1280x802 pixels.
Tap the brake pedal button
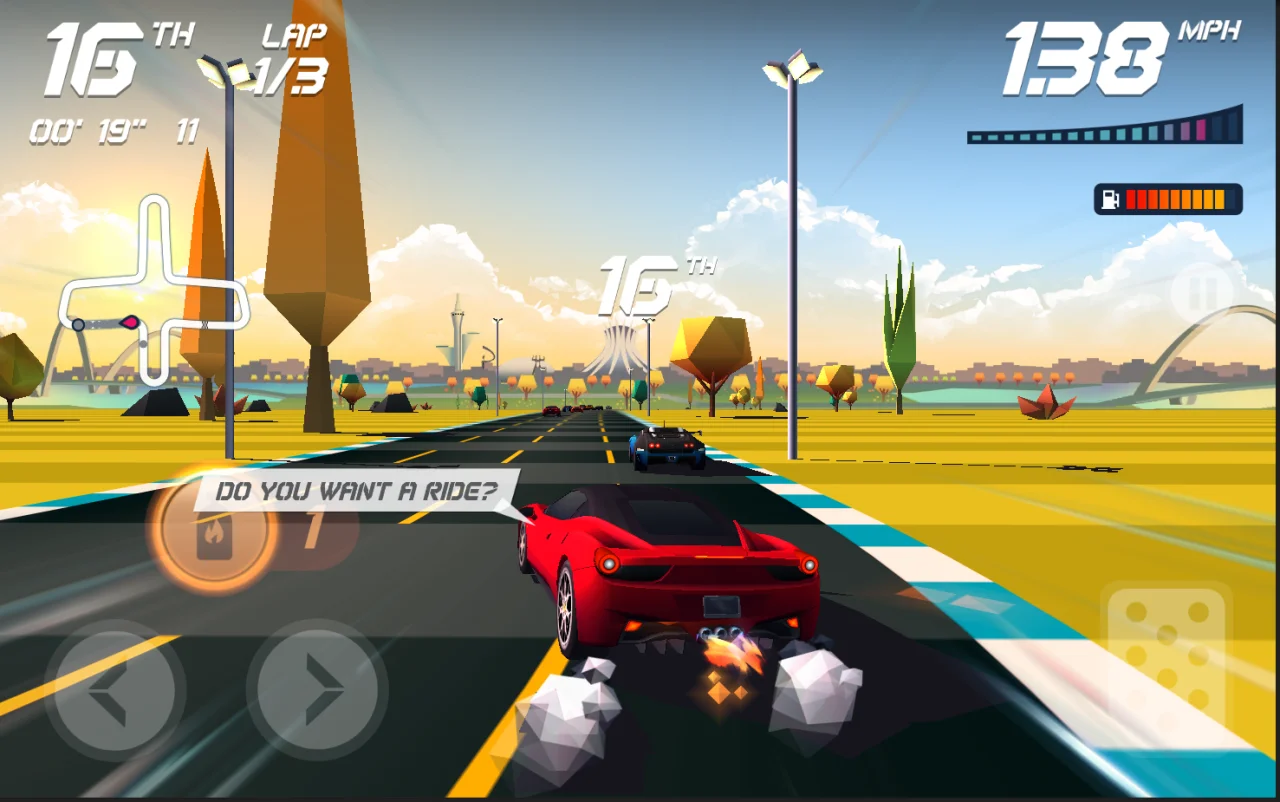(x=1167, y=659)
